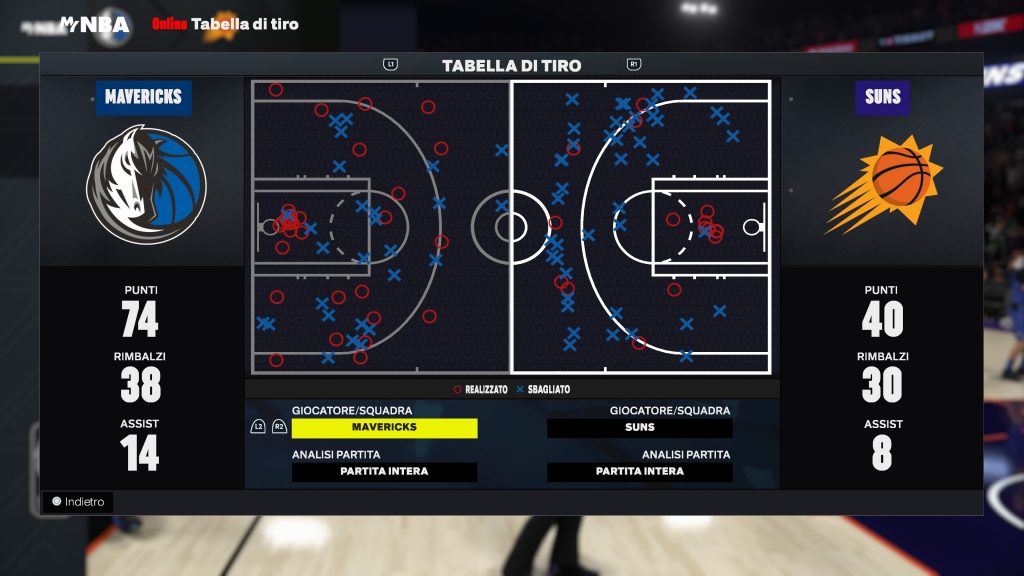Image resolution: width=1024 pixels, height=576 pixels.
Task: Select the highlighted Mavericks team selector
Action: [x=384, y=428]
